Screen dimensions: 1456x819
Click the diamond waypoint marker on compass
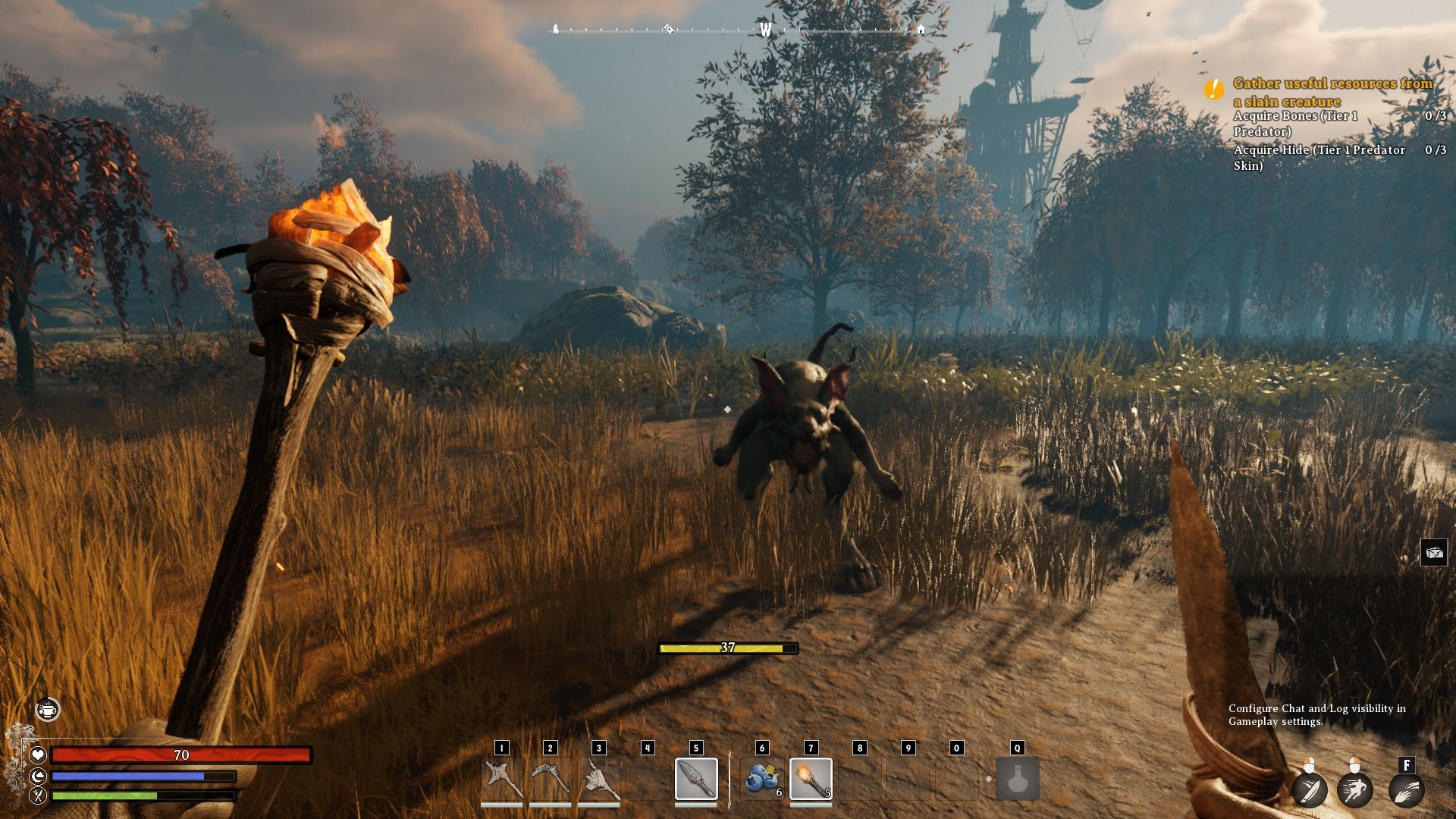[669, 30]
